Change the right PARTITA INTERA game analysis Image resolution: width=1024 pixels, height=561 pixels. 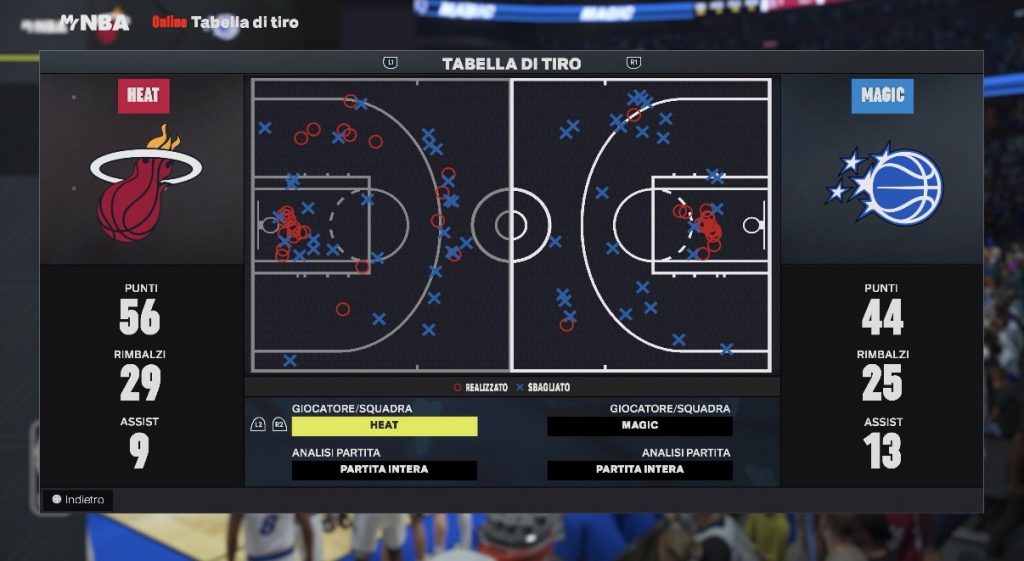640,470
